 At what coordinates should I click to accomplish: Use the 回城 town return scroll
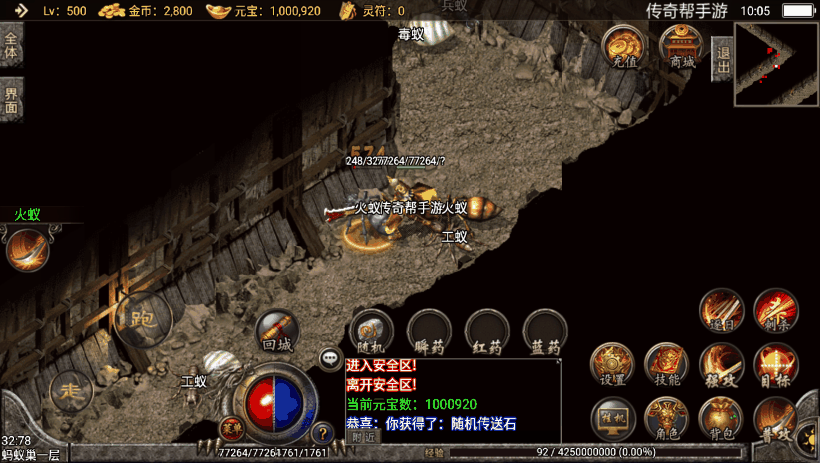pos(277,331)
